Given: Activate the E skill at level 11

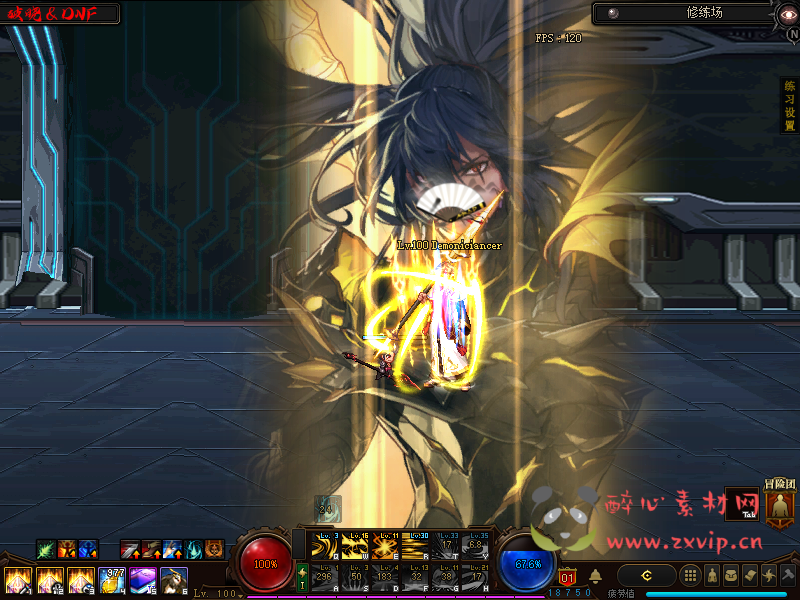Looking at the screenshot, I should click(383, 547).
